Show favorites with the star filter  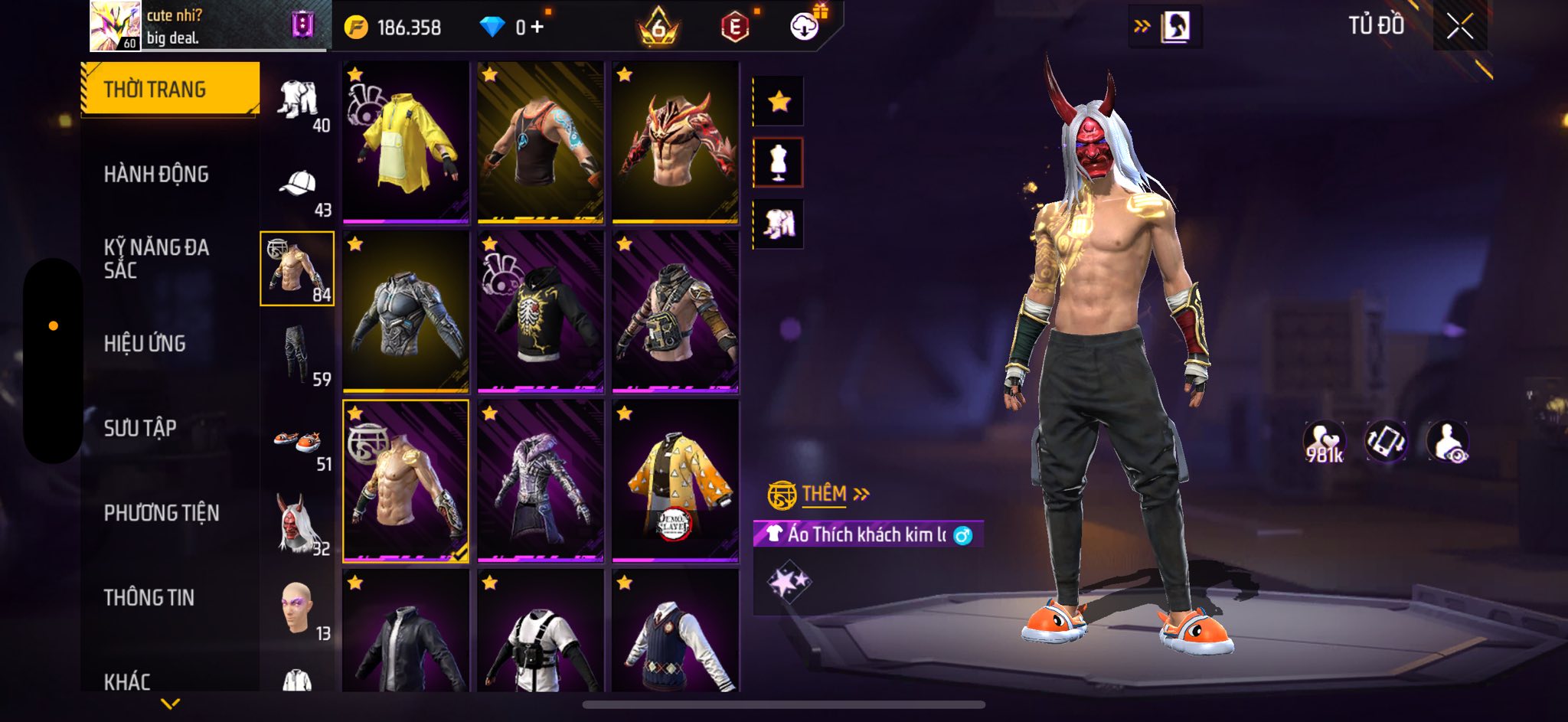pos(779,101)
